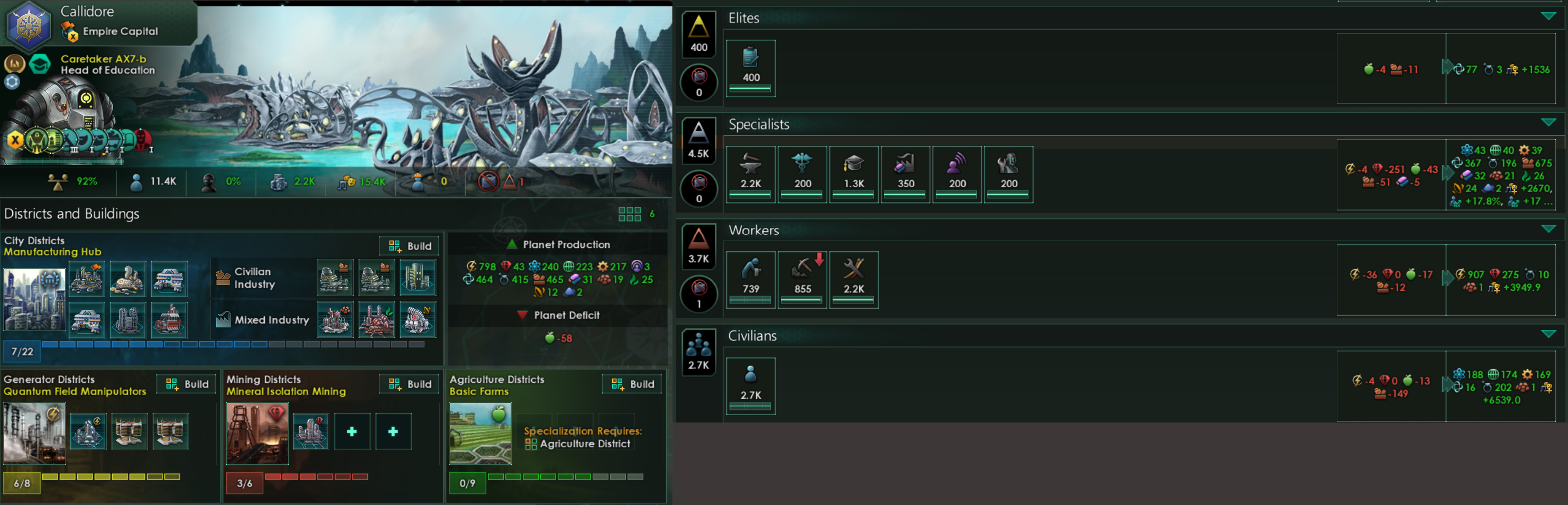The height and width of the screenshot is (505, 1568).
Task: Select the worker job marked with red arrow
Action: [803, 279]
